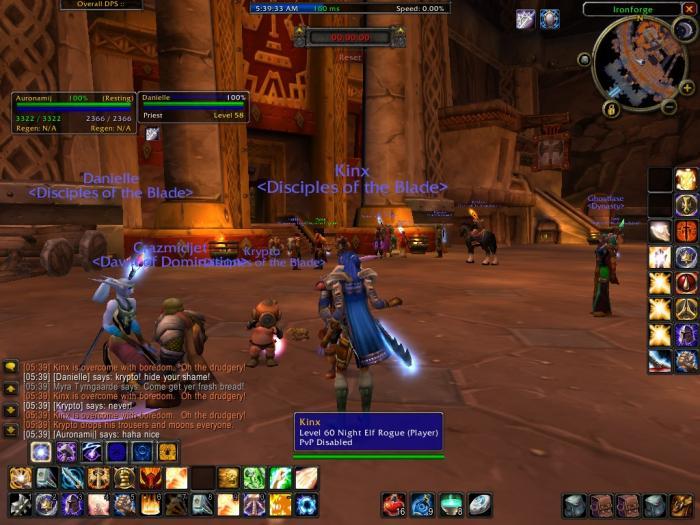Use the white bandage item slot
Screen dimensions: 700x525
tap(480, 505)
